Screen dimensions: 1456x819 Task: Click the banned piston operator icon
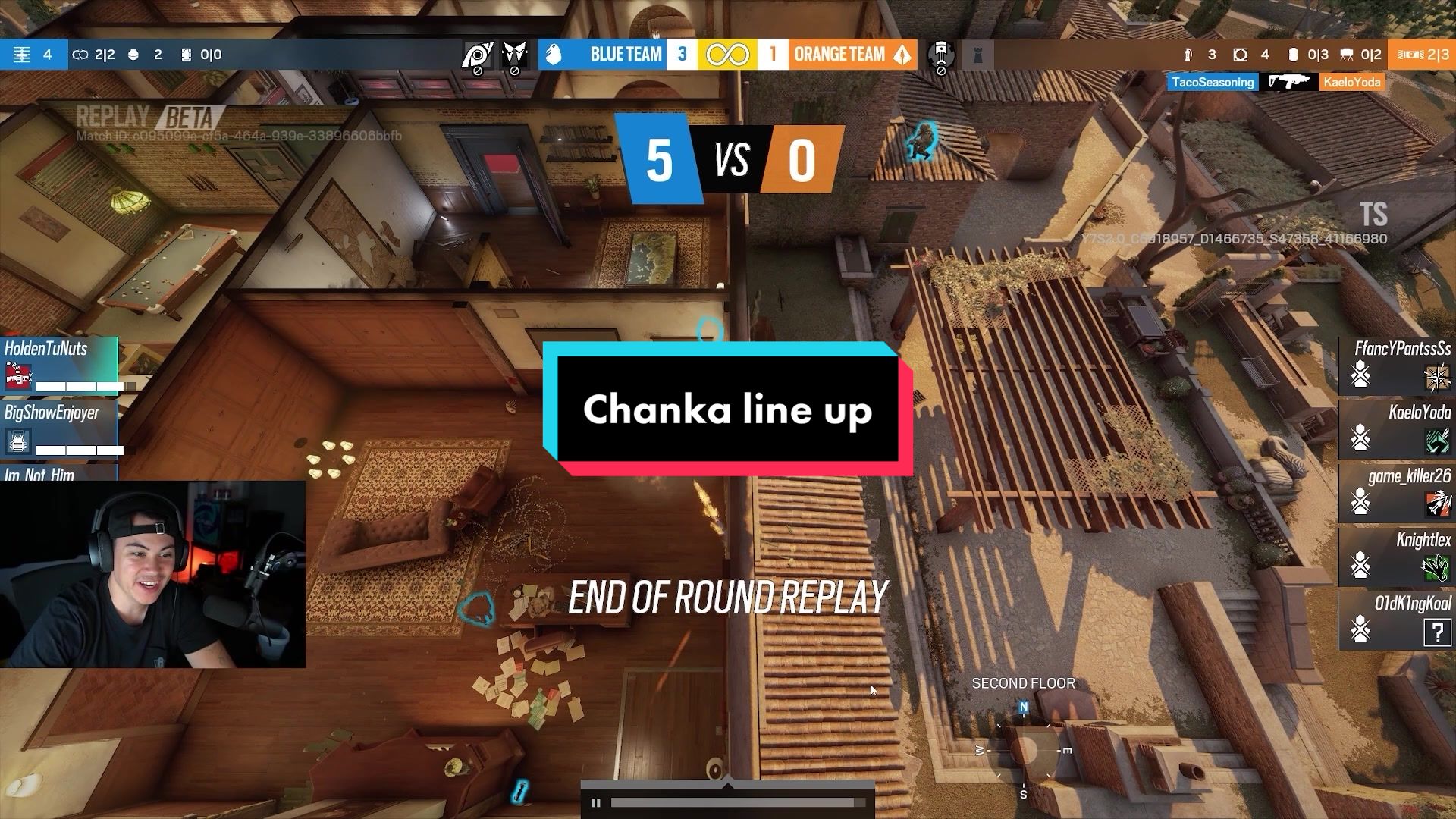pyautogui.click(x=941, y=55)
